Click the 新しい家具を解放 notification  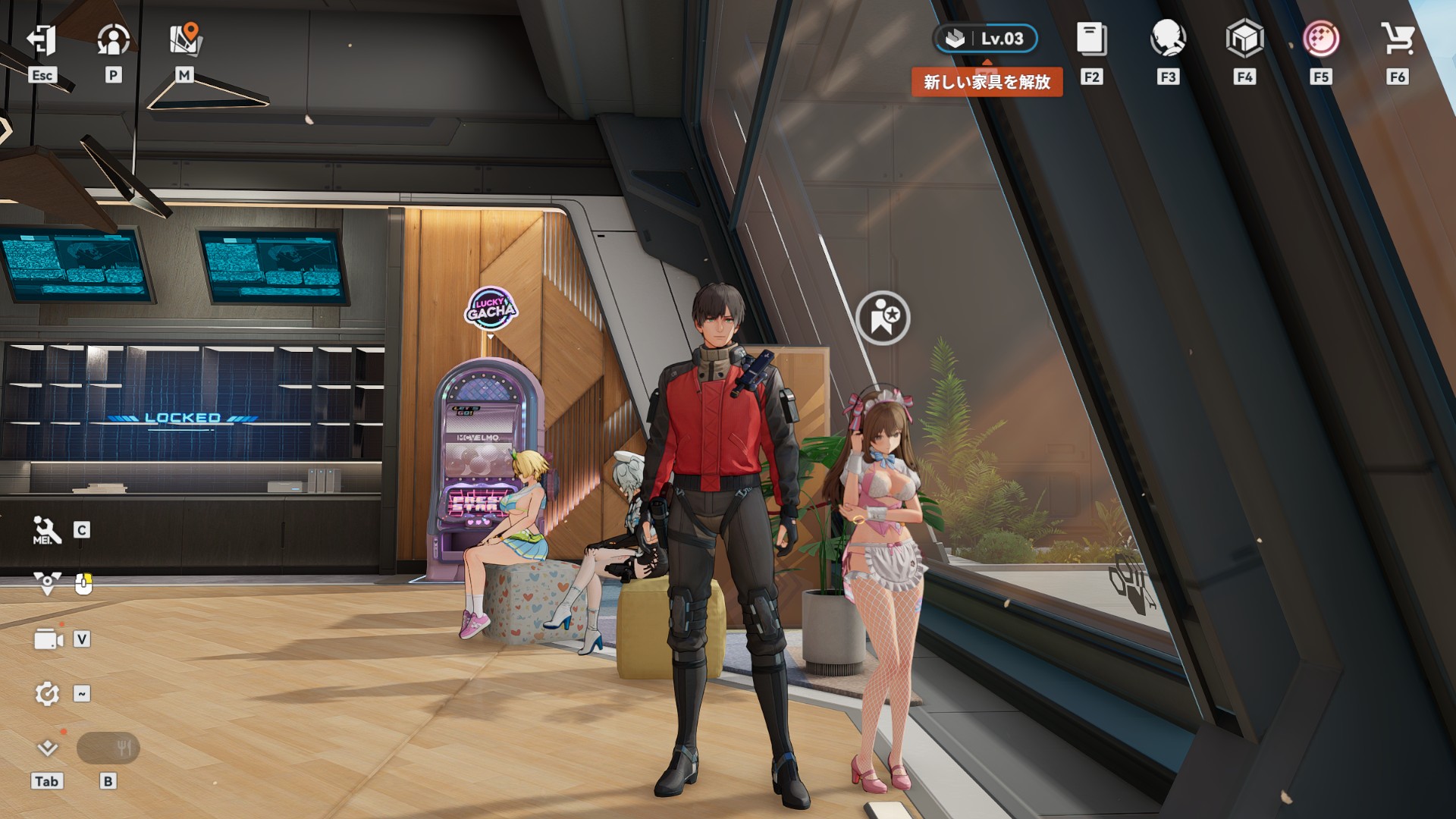tap(987, 82)
